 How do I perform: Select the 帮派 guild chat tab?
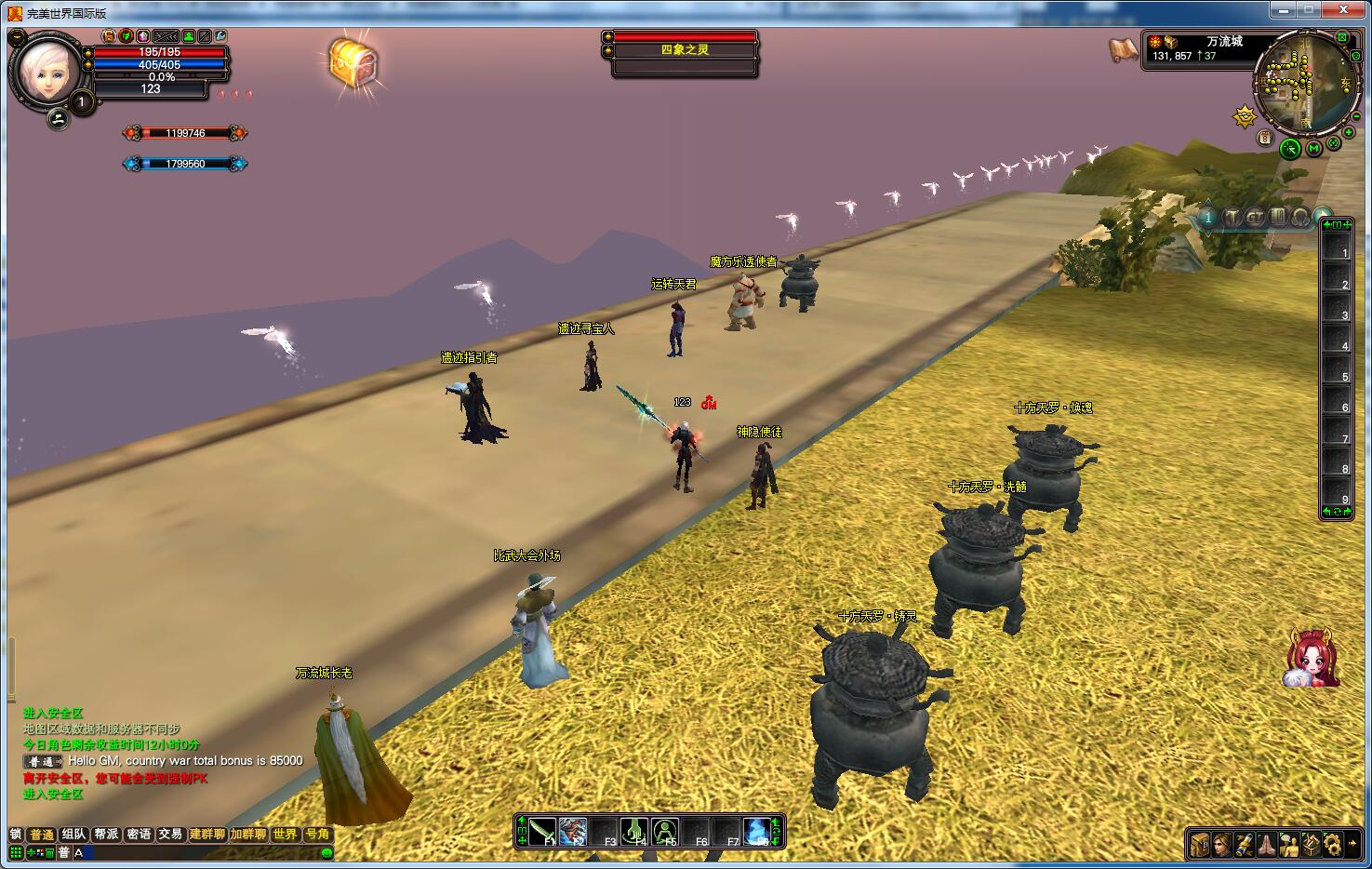point(106,835)
